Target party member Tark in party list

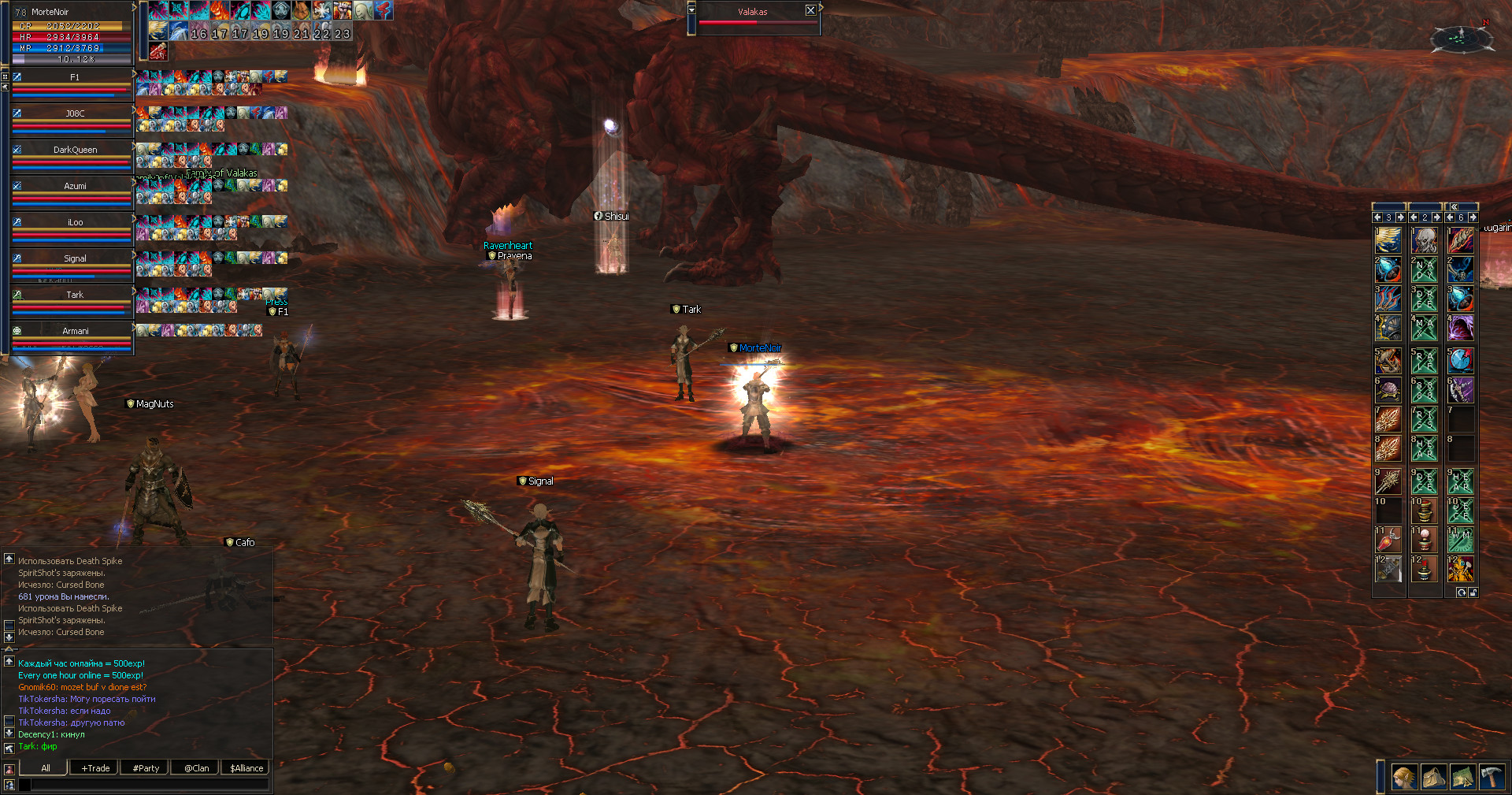coord(75,295)
